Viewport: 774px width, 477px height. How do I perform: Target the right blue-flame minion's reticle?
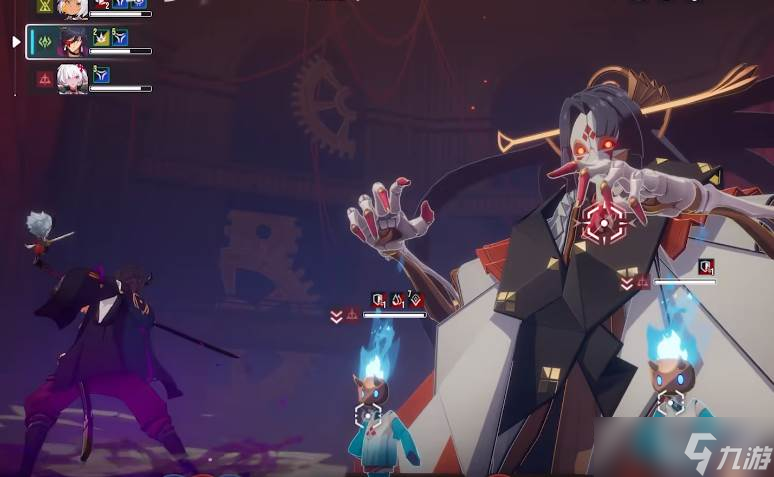(x=671, y=405)
